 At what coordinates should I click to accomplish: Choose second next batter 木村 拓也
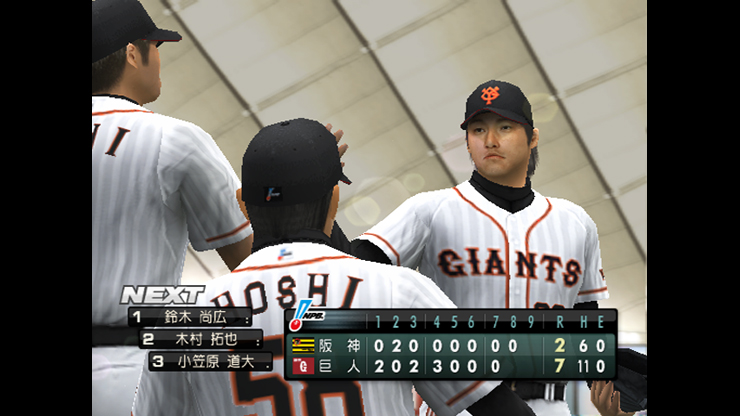(x=199, y=339)
